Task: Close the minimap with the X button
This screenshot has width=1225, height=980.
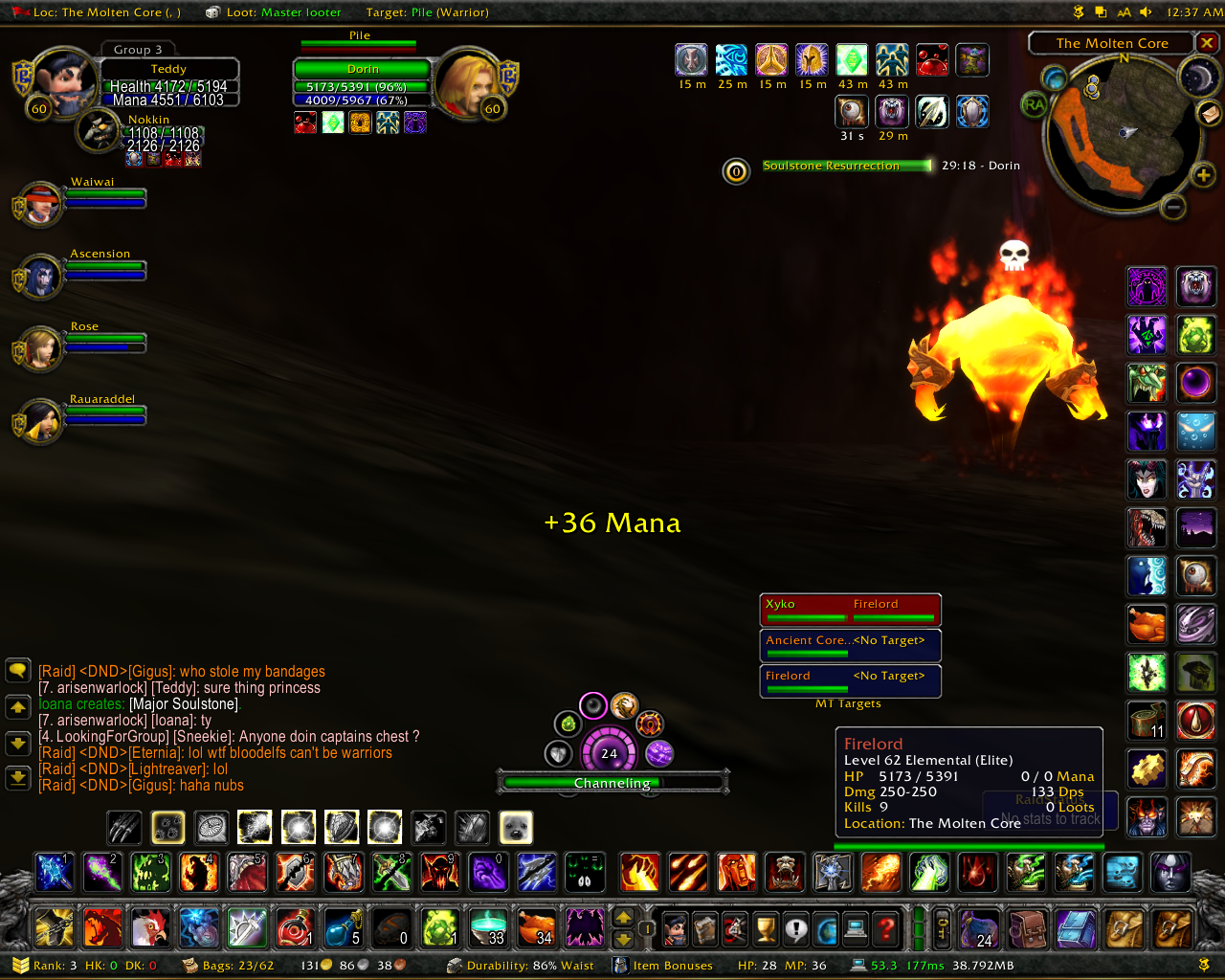Action: coord(1208,43)
